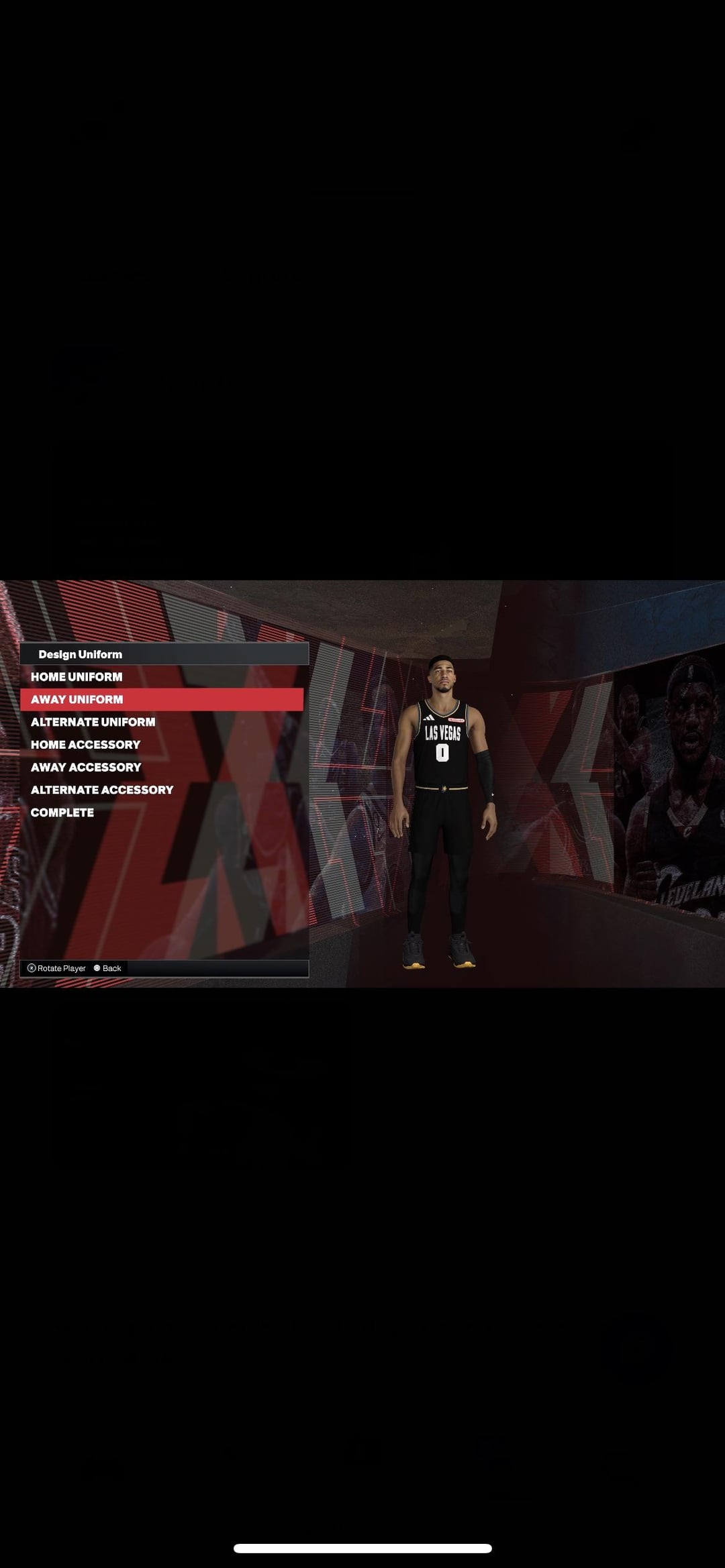Choose Alternate Accessory entry

point(102,790)
